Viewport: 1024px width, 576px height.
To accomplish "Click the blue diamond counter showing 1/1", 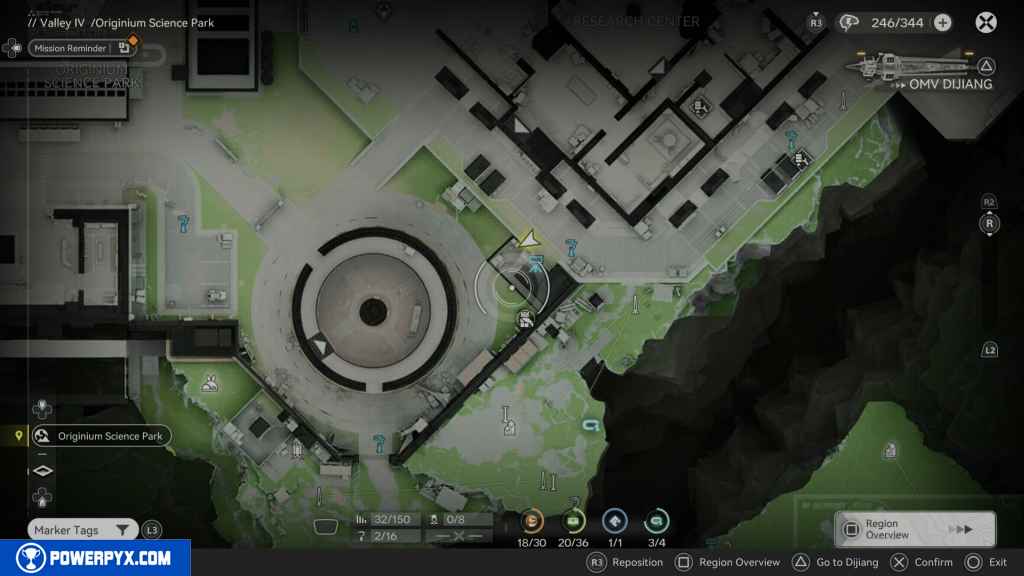I will 615,521.
